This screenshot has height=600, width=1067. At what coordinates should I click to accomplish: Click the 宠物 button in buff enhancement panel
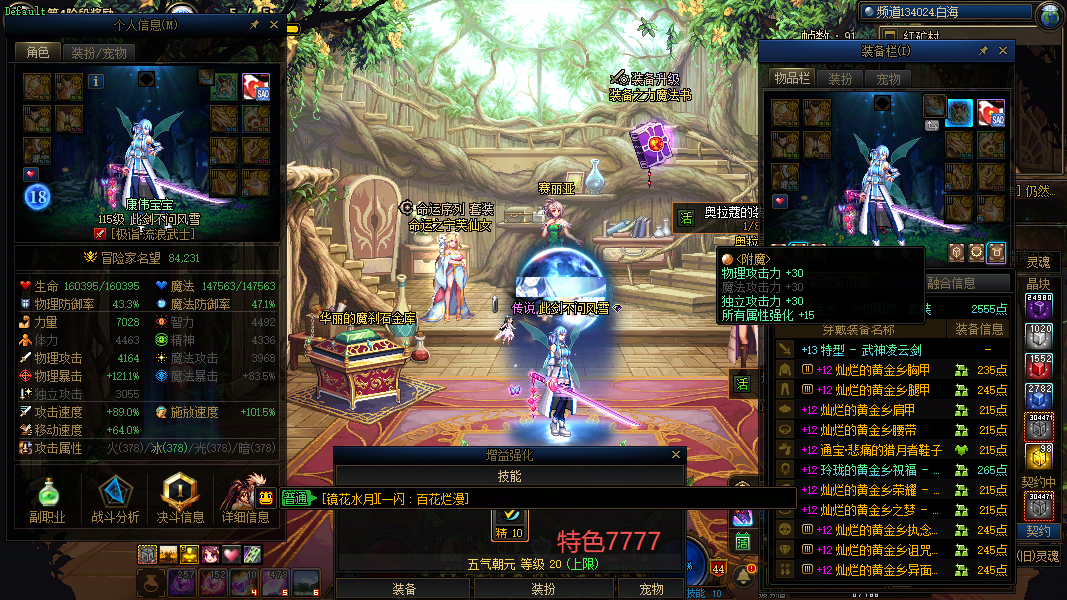pos(651,589)
